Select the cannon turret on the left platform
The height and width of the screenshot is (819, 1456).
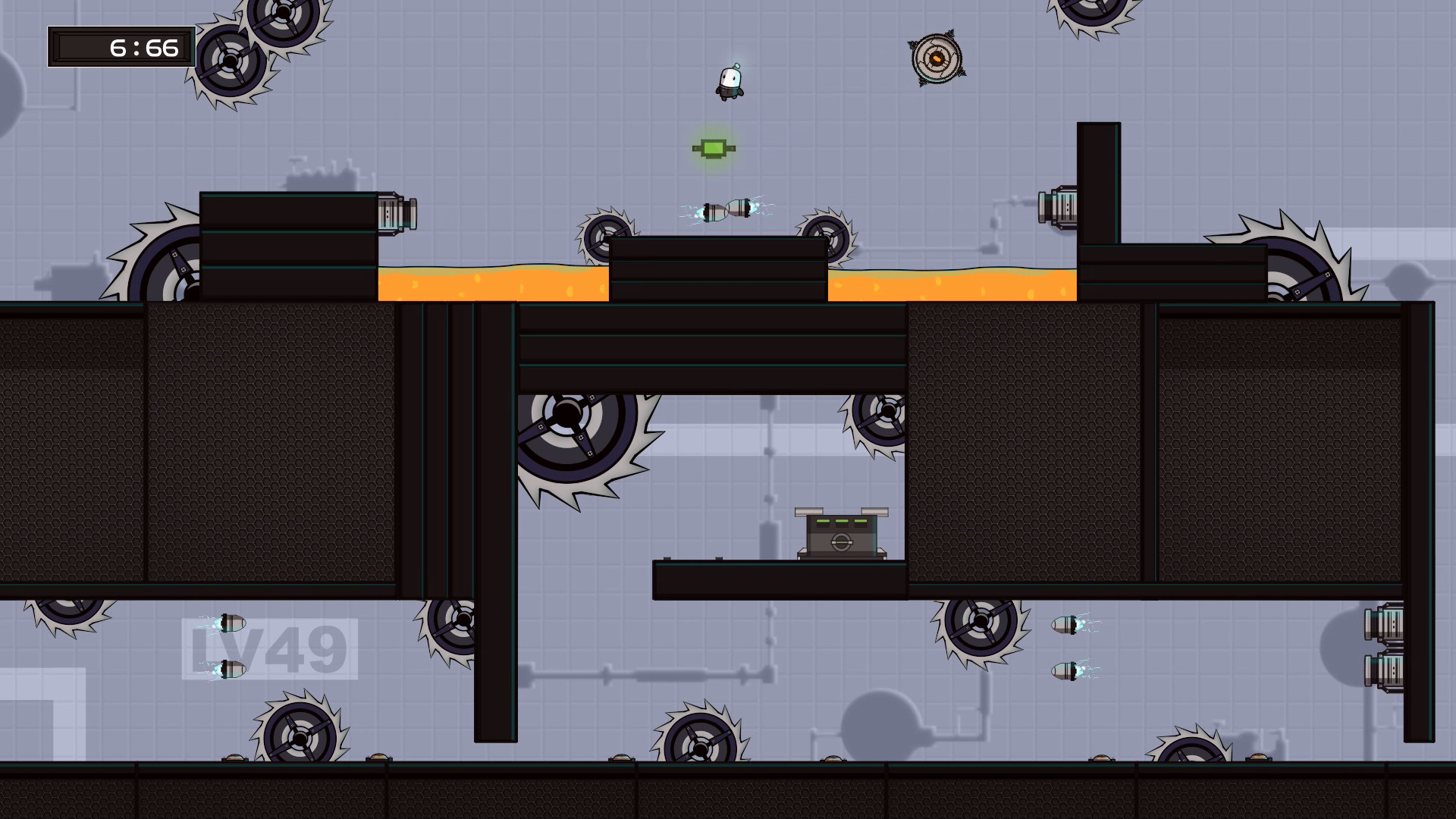397,215
